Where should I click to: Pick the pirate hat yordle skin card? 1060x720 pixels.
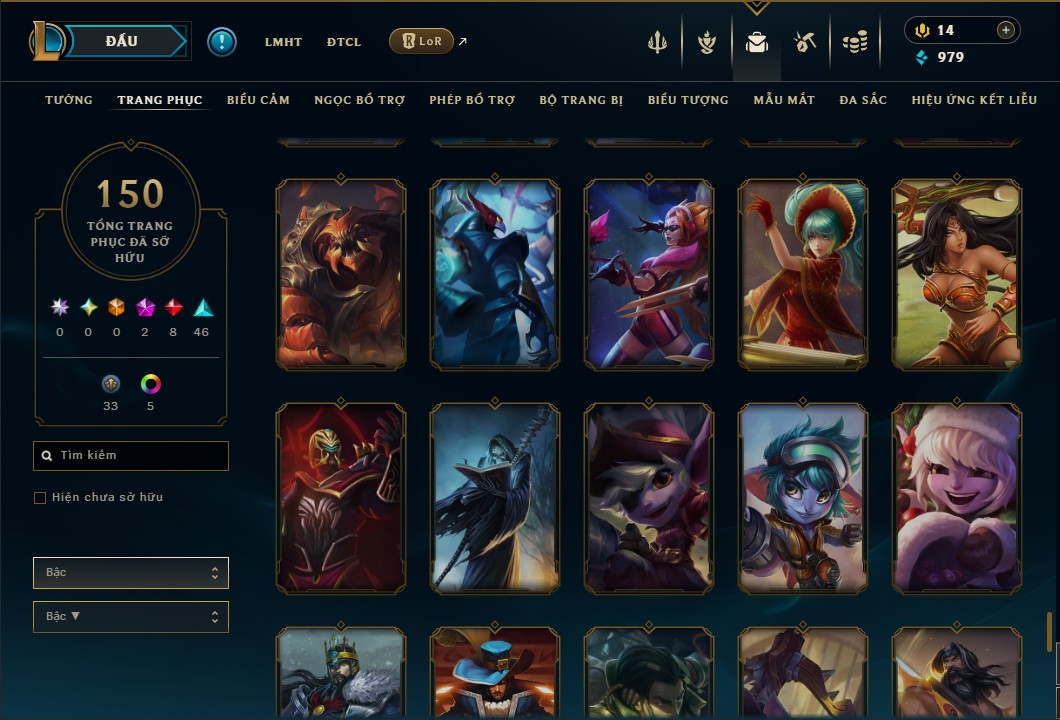649,498
